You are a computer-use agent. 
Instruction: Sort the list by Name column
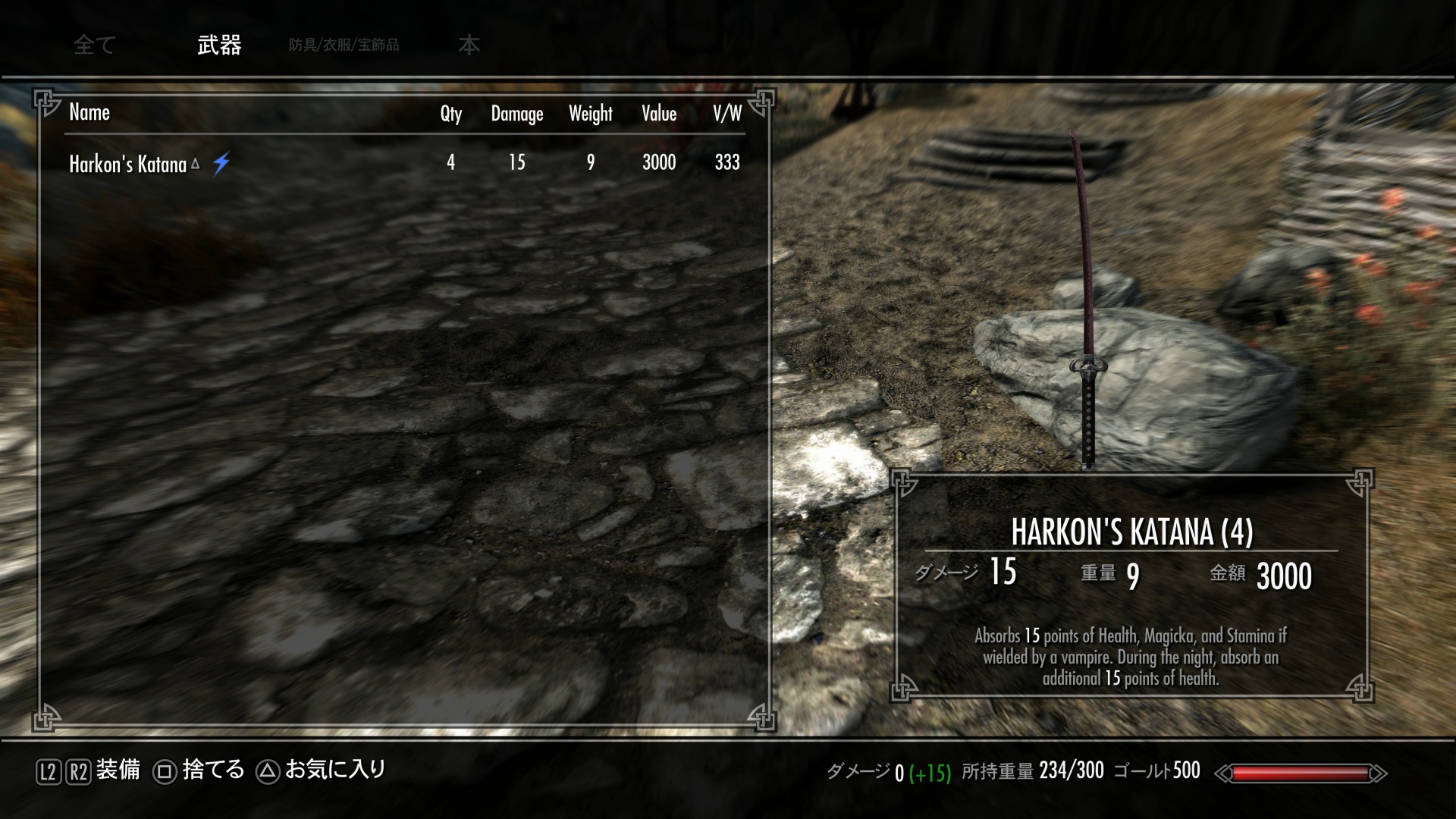pyautogui.click(x=89, y=113)
